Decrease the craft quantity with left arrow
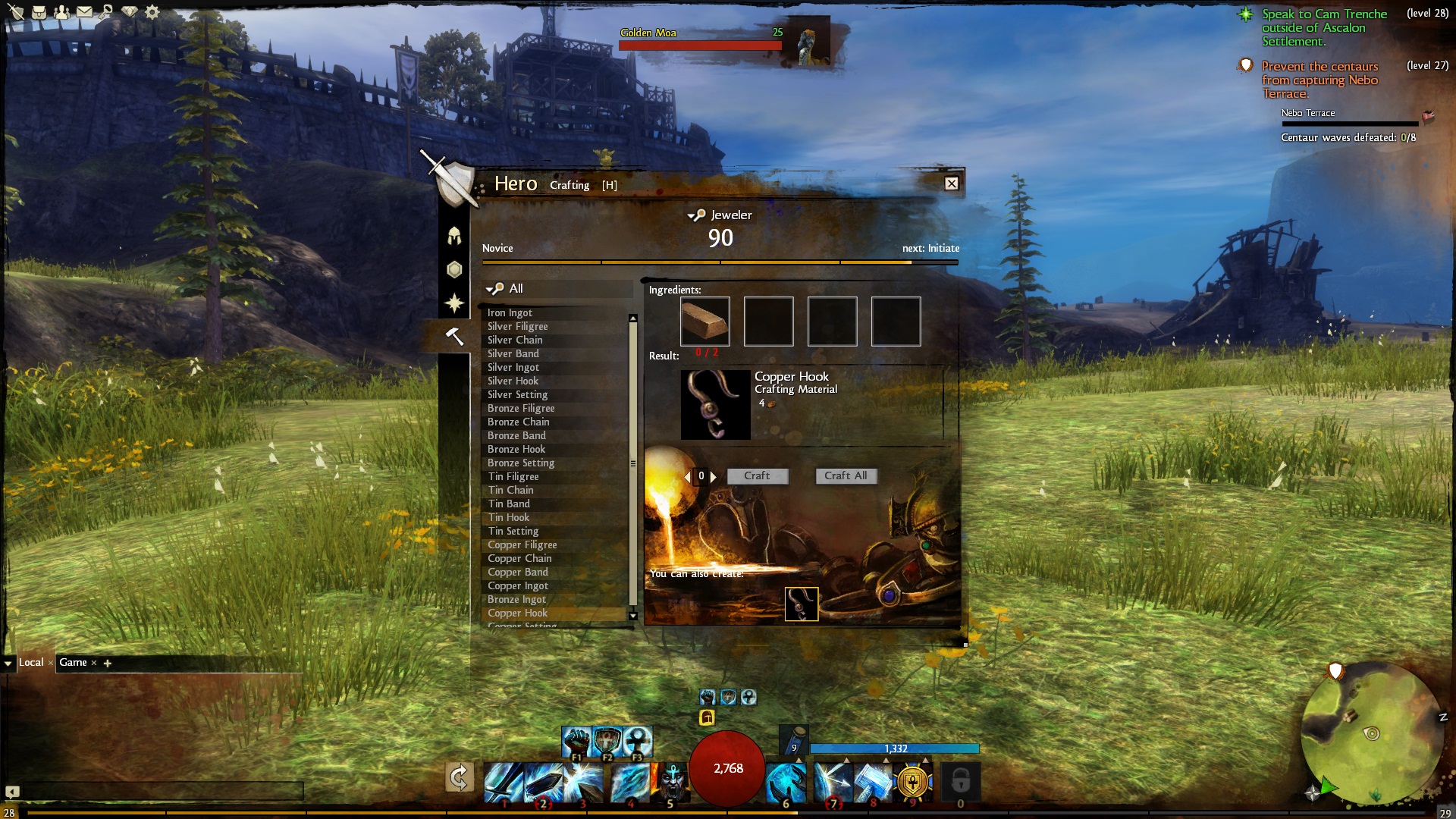Image resolution: width=1456 pixels, height=819 pixels. 688,476
